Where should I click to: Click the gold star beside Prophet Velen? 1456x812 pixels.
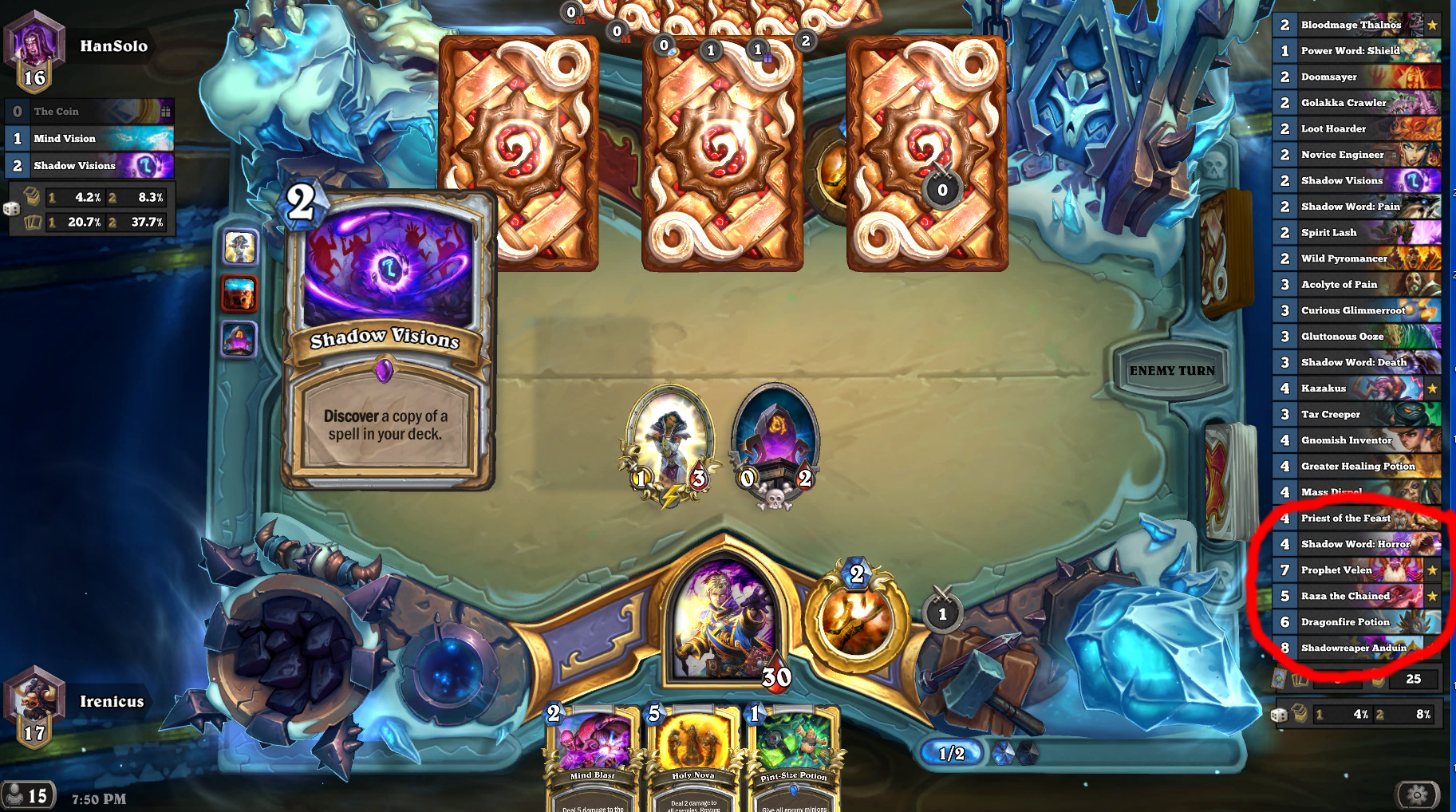(1434, 570)
